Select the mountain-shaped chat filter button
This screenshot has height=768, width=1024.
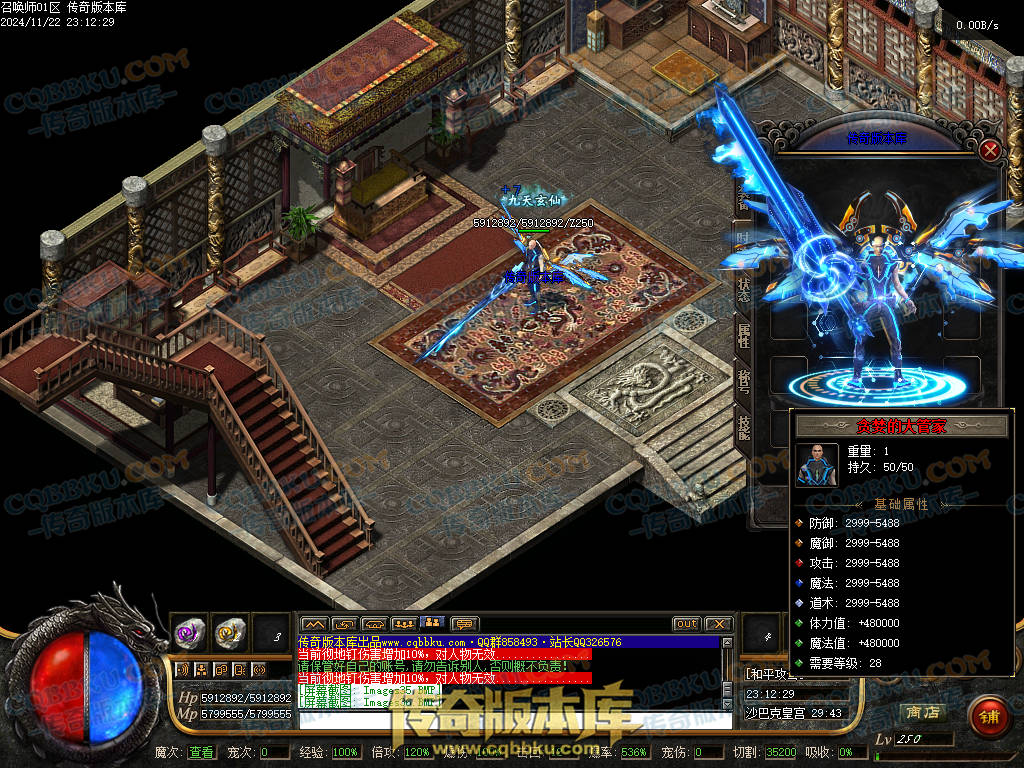pyautogui.click(x=314, y=624)
